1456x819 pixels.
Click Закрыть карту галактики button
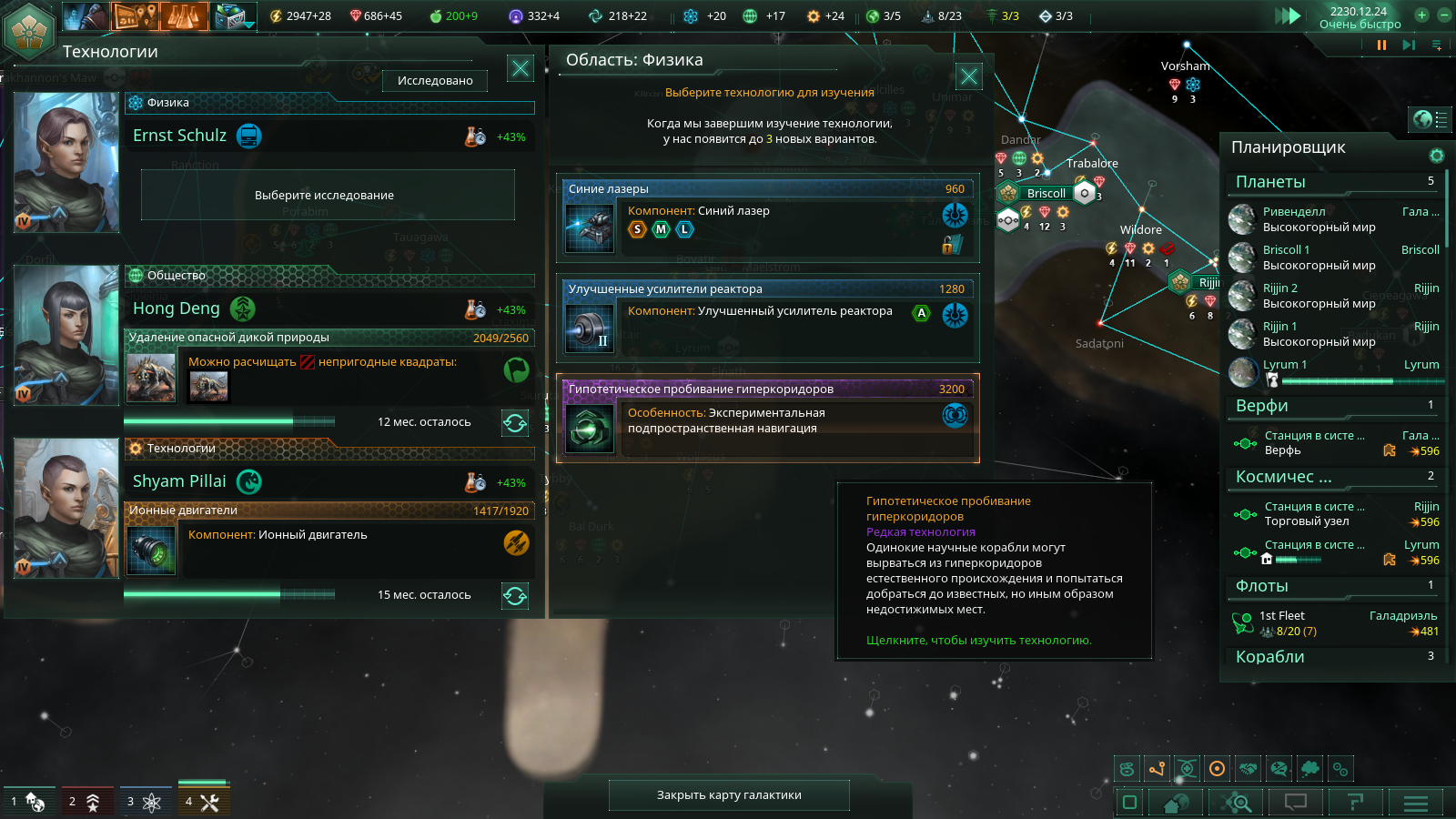(x=729, y=795)
